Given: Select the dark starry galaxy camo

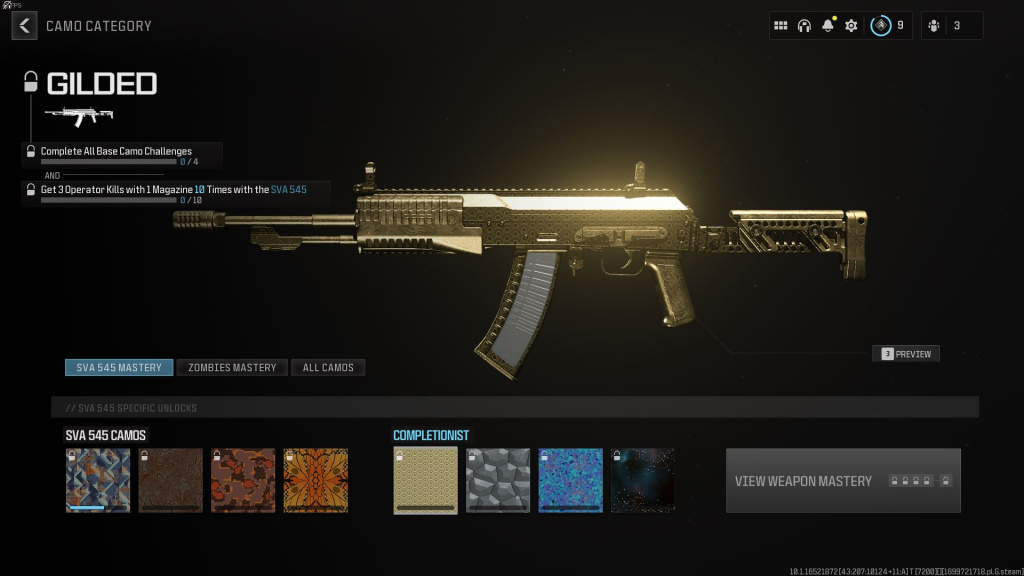Looking at the screenshot, I should click(643, 481).
